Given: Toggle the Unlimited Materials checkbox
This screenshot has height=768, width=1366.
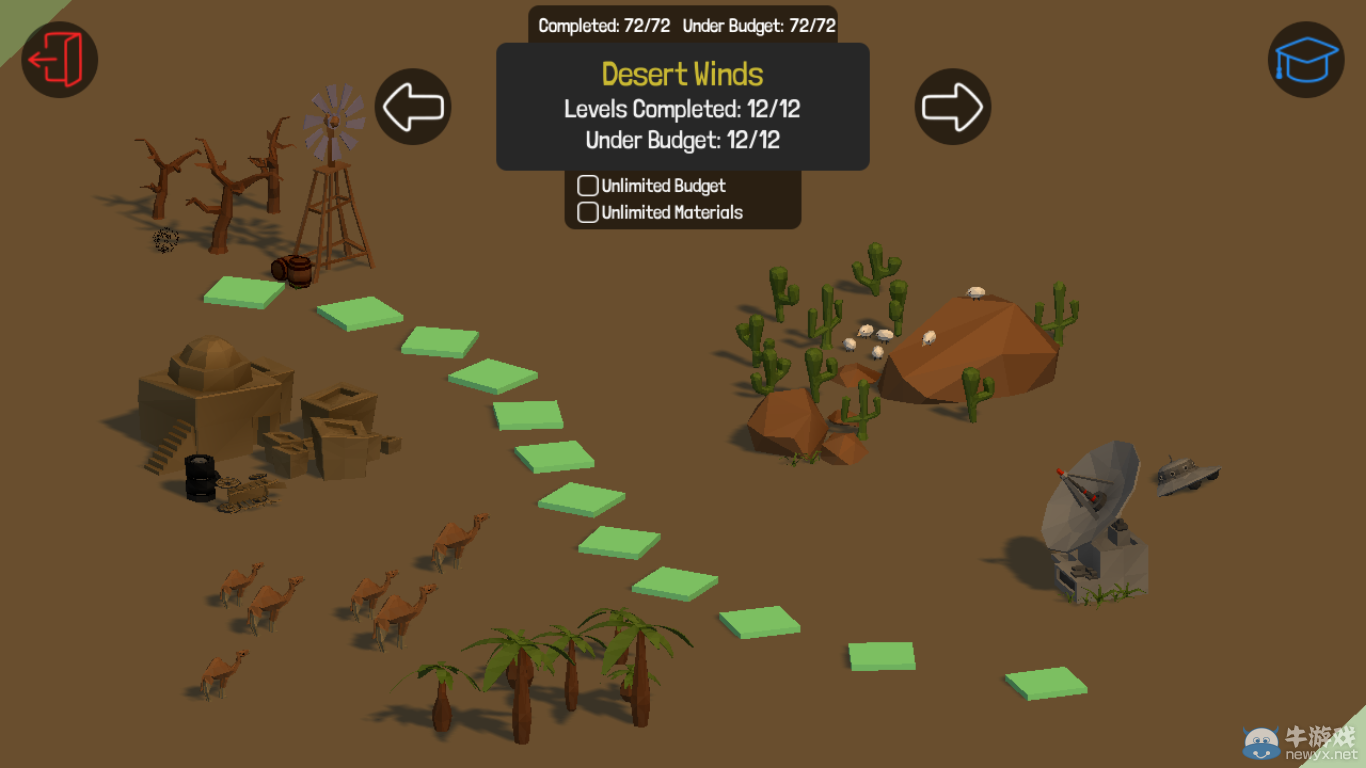Looking at the screenshot, I should point(588,212).
